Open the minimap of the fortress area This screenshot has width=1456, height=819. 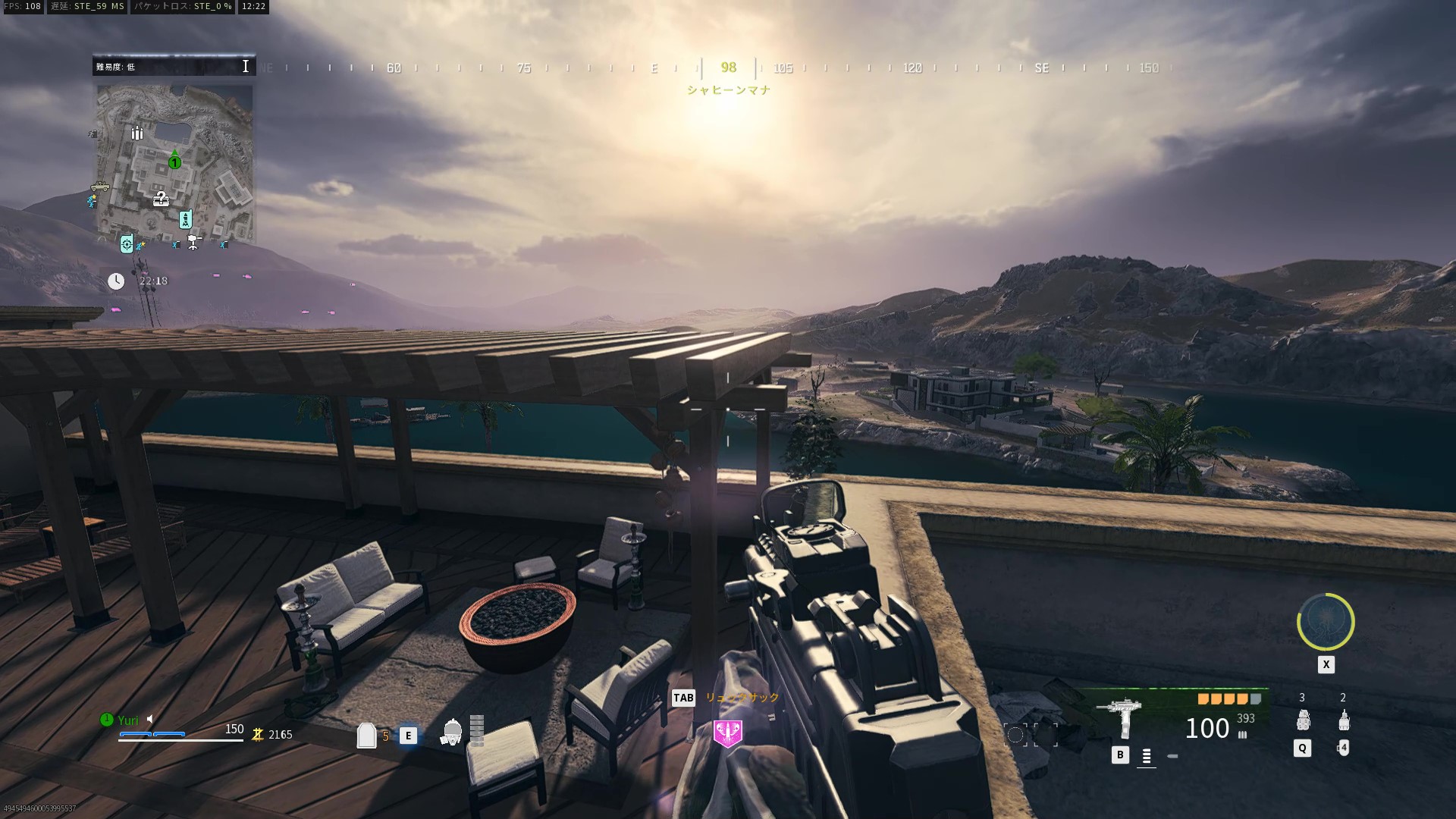[x=174, y=163]
